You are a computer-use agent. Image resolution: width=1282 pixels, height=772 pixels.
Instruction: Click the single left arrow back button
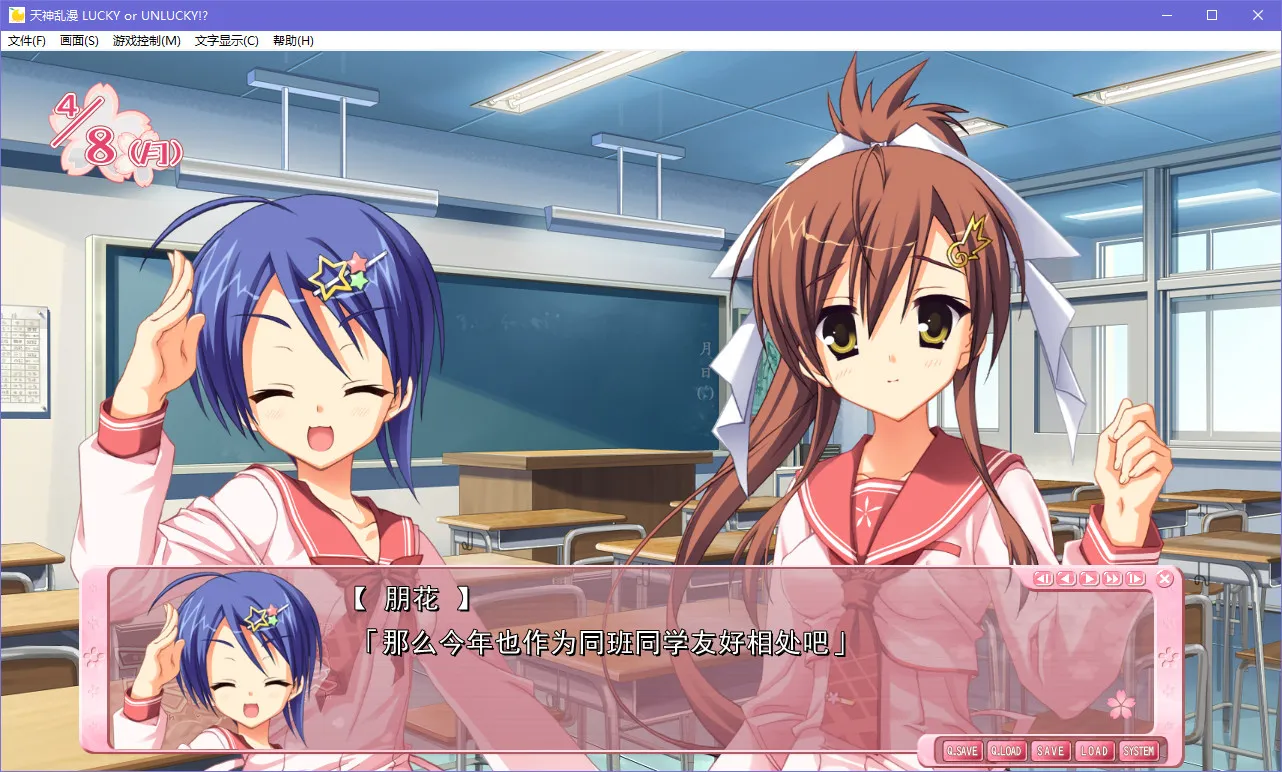1066,578
